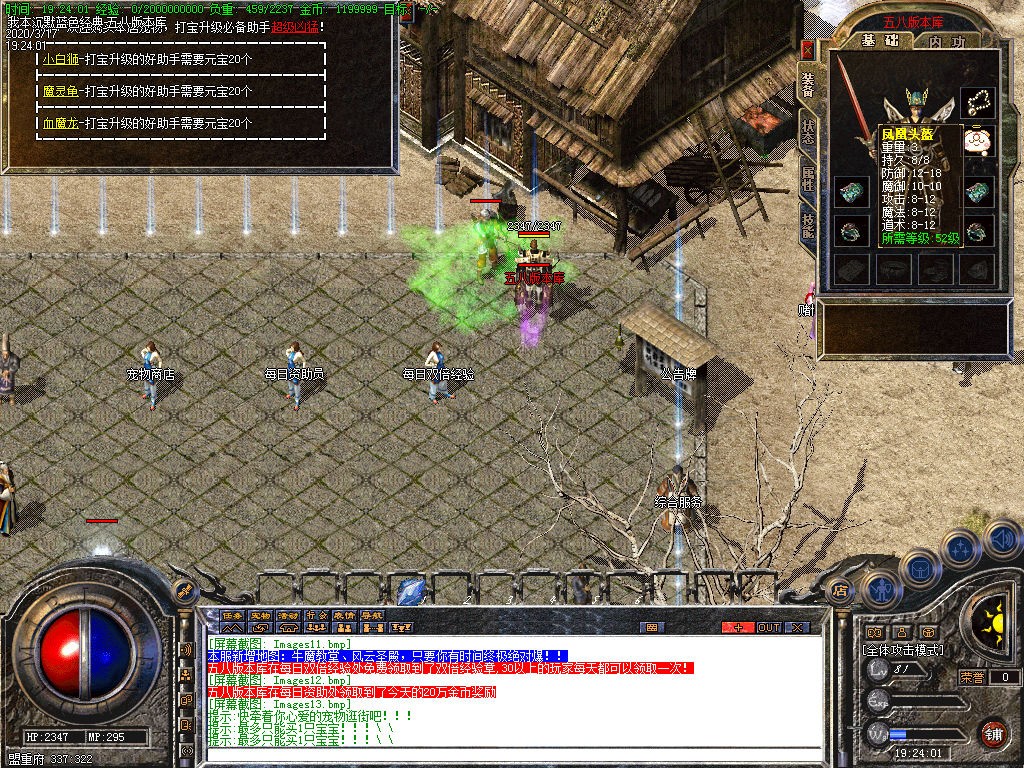Image resolution: width=1024 pixels, height=768 pixels.
Task: Click the red 铺 stall button
Action: click(x=992, y=733)
